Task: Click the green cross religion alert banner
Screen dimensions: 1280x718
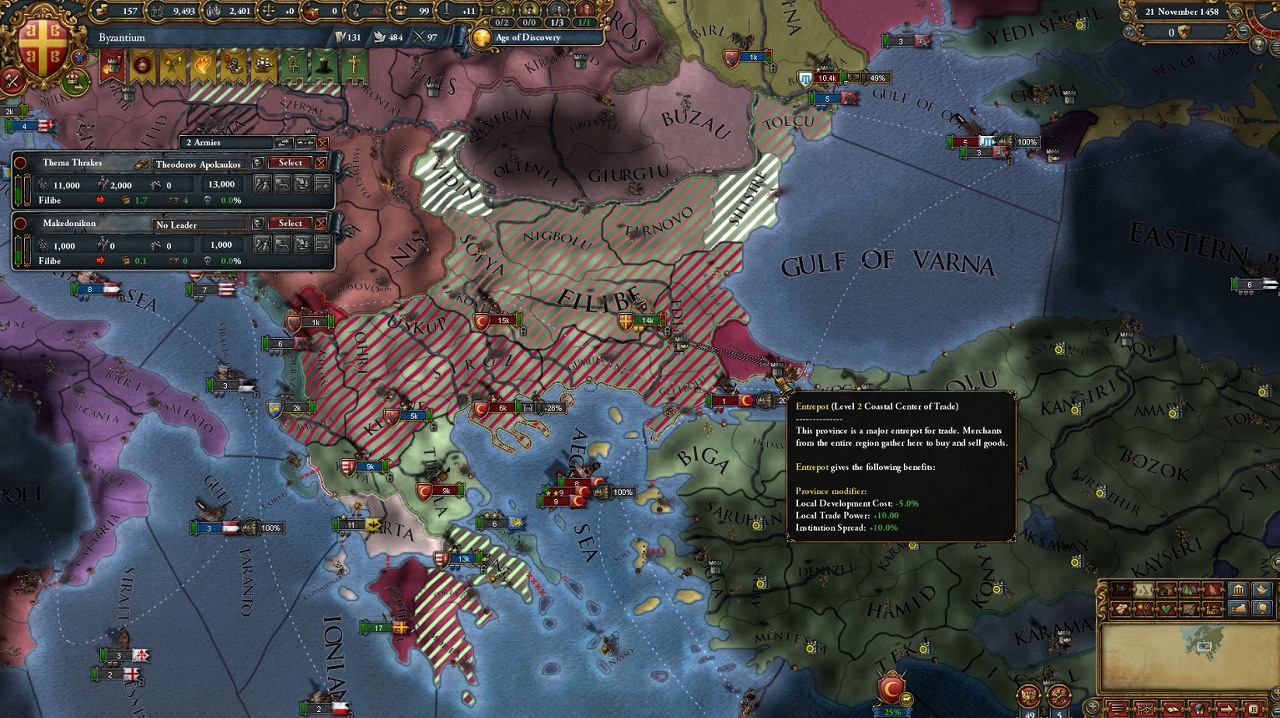Action: point(354,66)
